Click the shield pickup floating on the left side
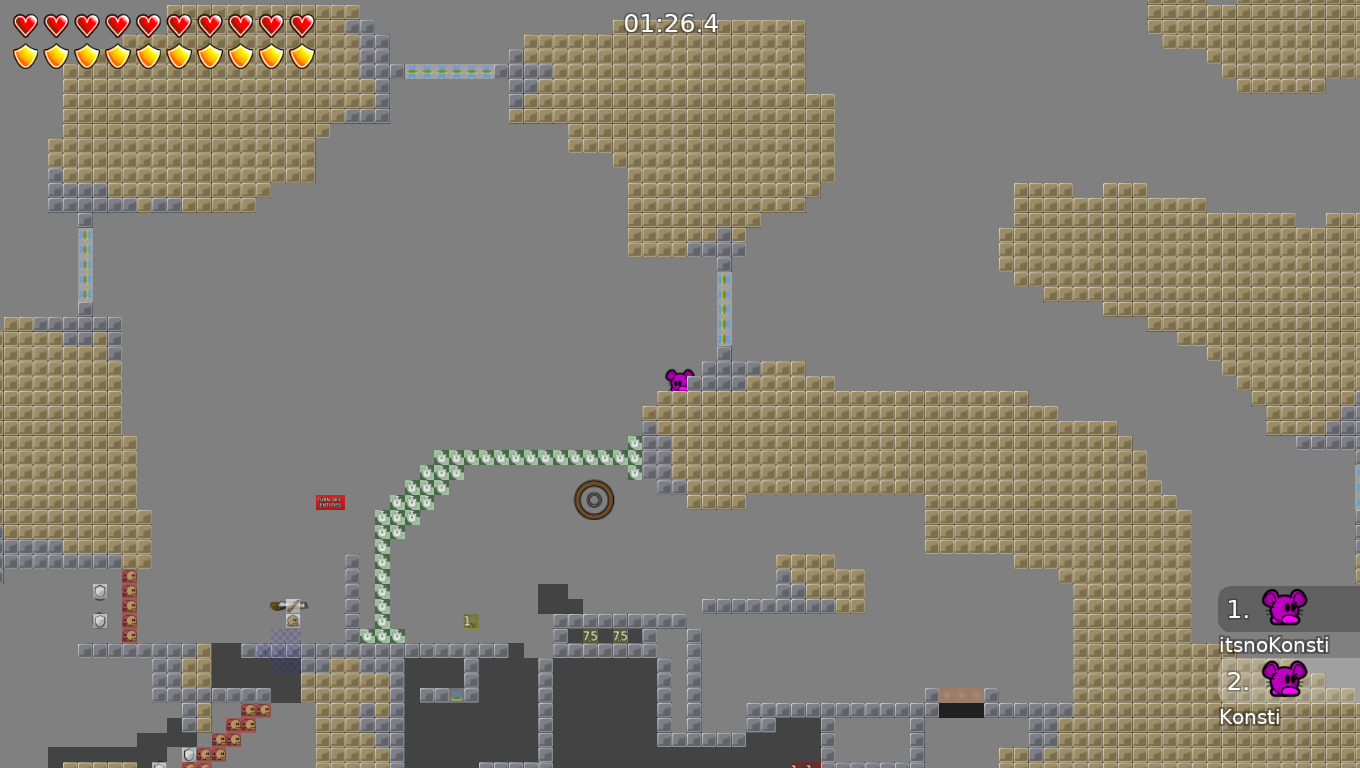 100,592
